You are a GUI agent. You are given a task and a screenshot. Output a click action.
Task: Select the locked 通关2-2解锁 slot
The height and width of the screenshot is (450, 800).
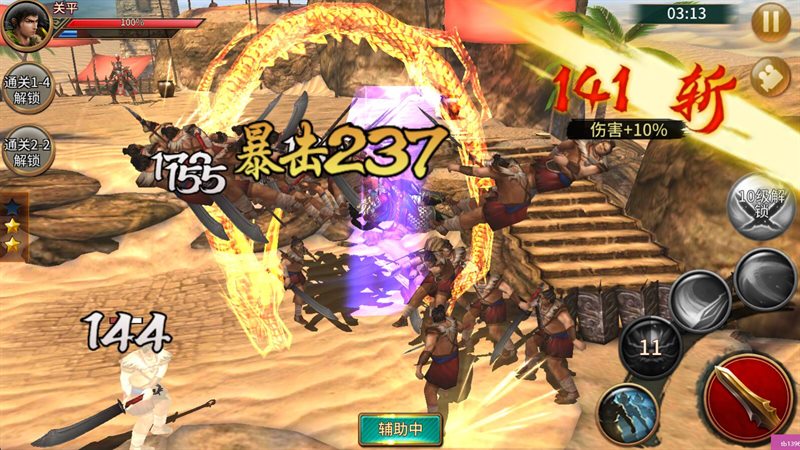coord(25,152)
